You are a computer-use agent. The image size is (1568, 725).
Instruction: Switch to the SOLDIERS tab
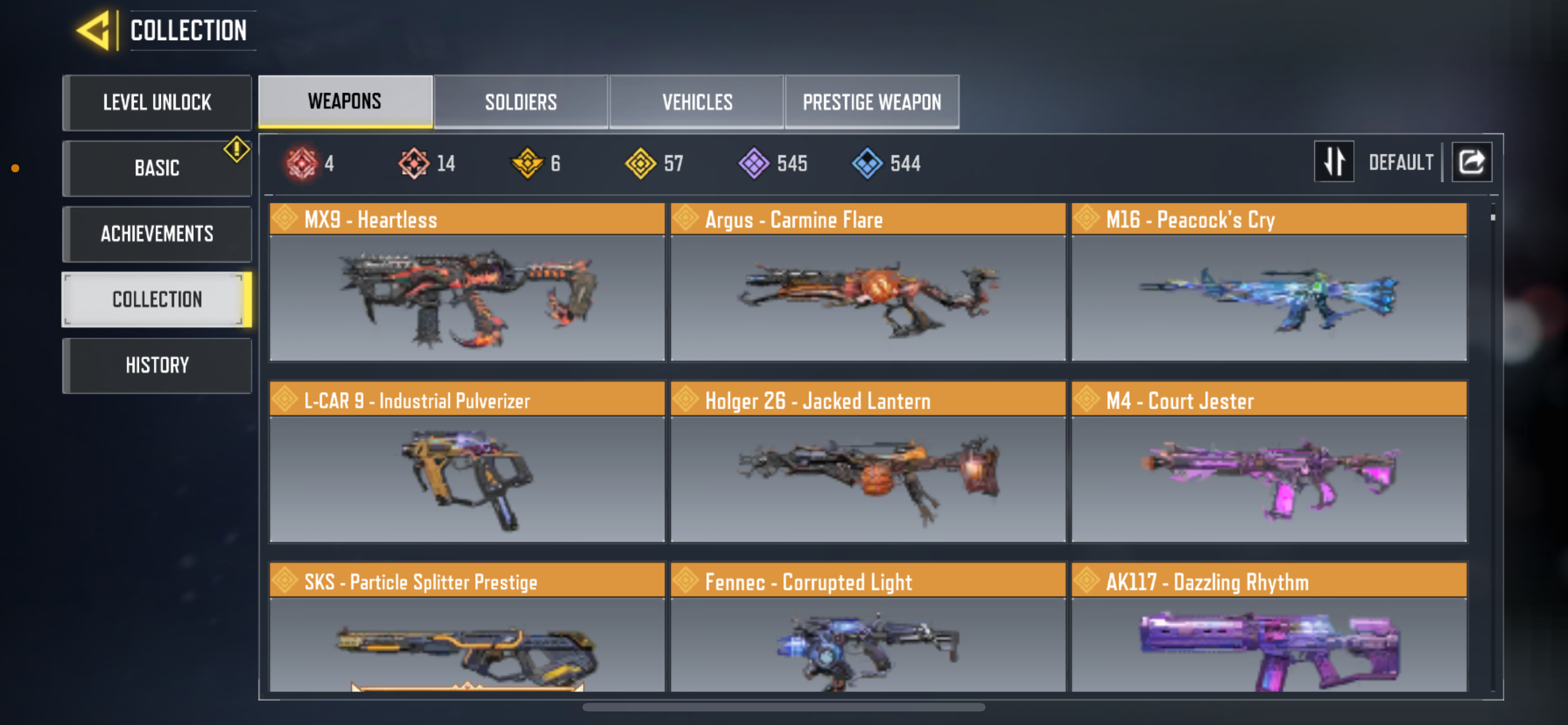tap(521, 102)
